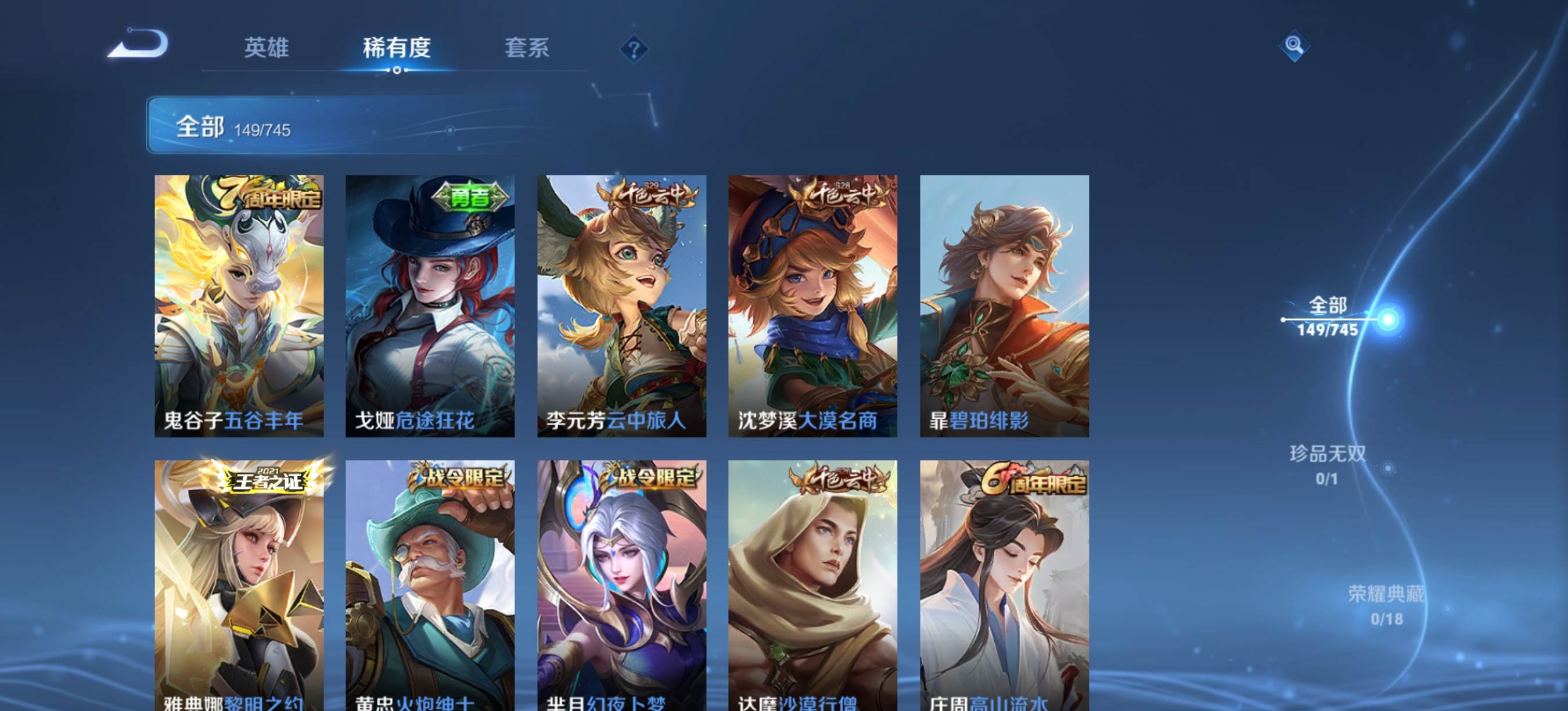Select the 戈娅 危途狂花 skin card
This screenshot has height=711, width=1568.
430,306
